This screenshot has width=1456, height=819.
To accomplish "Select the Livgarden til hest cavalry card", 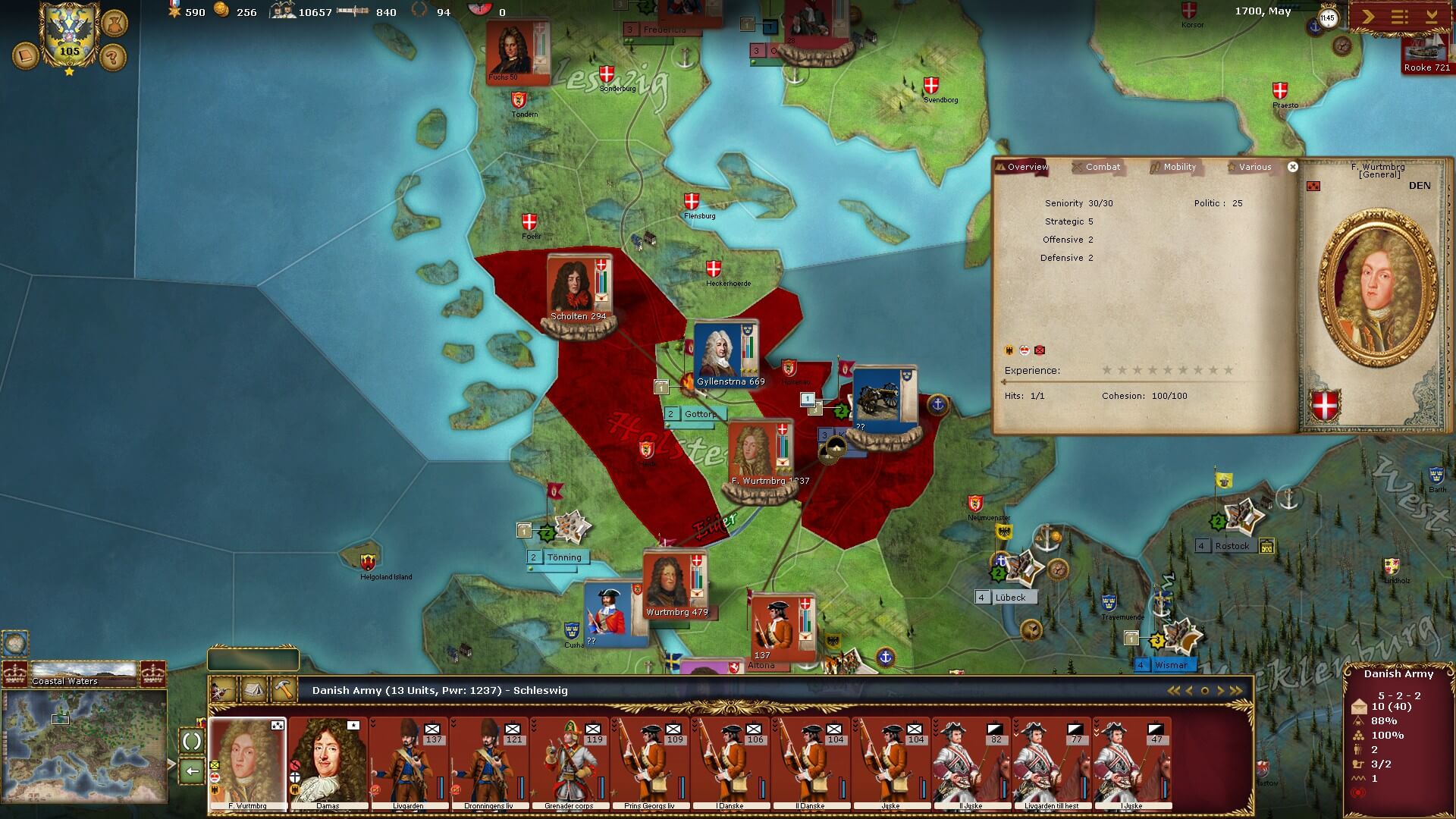I will (x=1051, y=763).
